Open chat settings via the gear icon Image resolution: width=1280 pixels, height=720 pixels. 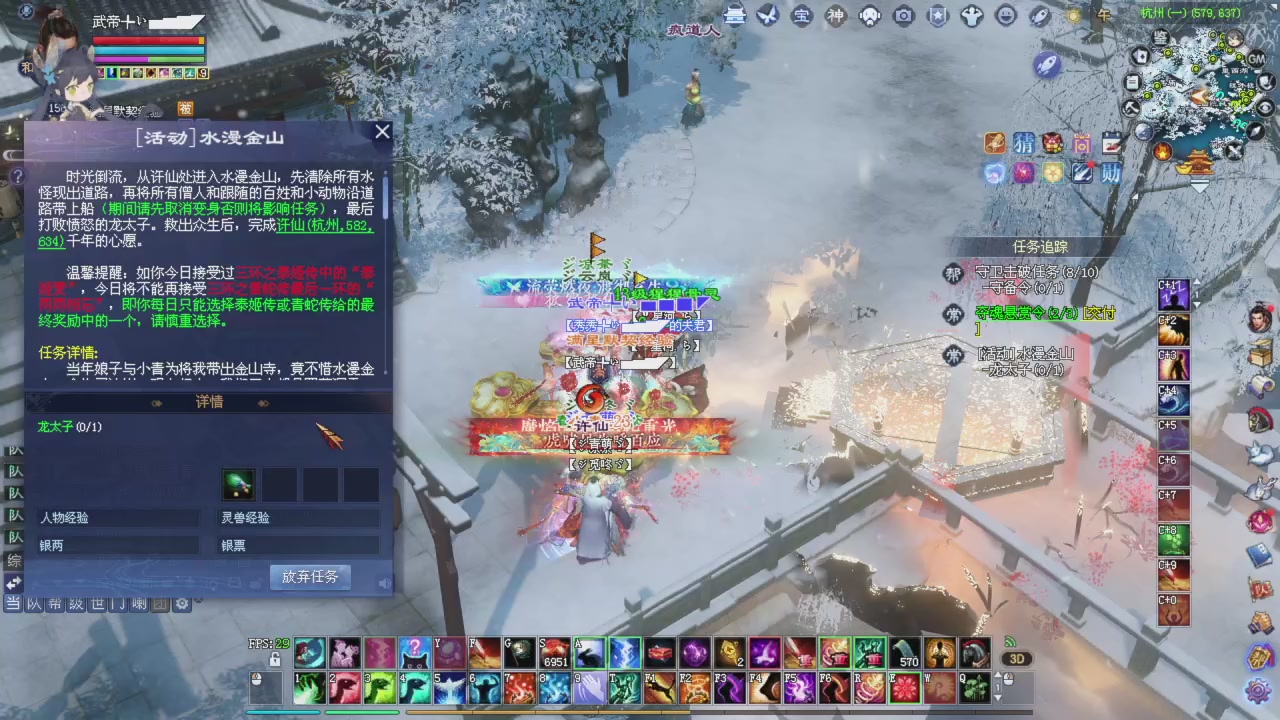[182, 603]
